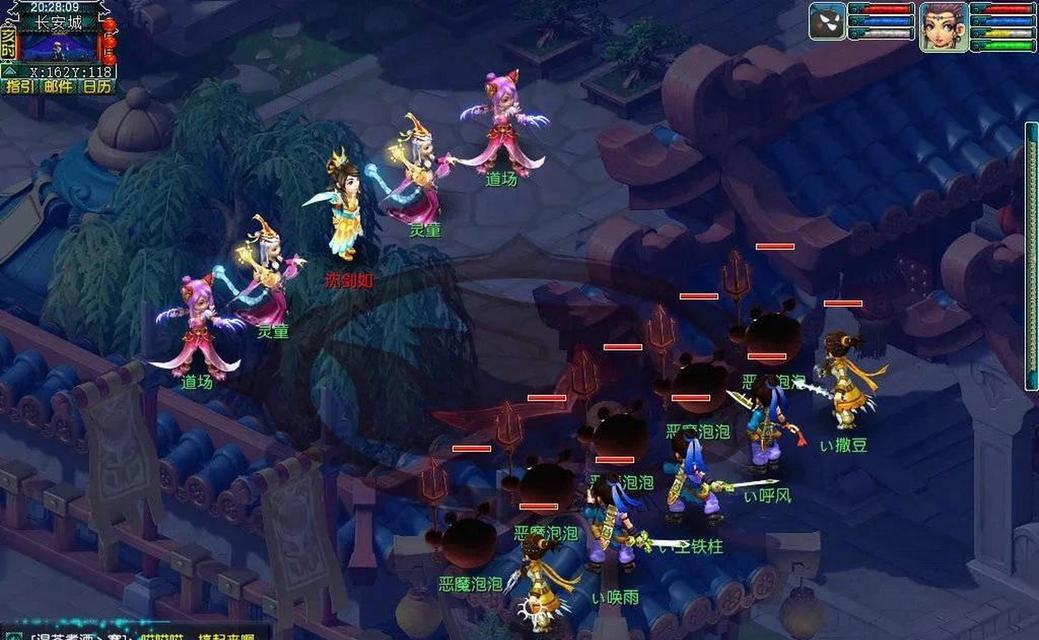Click the chat message line

tap(140, 633)
